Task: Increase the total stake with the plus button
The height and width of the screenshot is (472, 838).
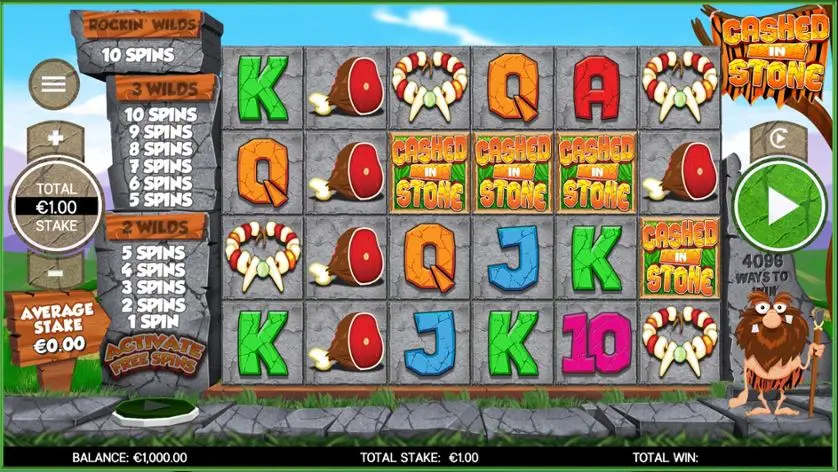Action: point(55,138)
